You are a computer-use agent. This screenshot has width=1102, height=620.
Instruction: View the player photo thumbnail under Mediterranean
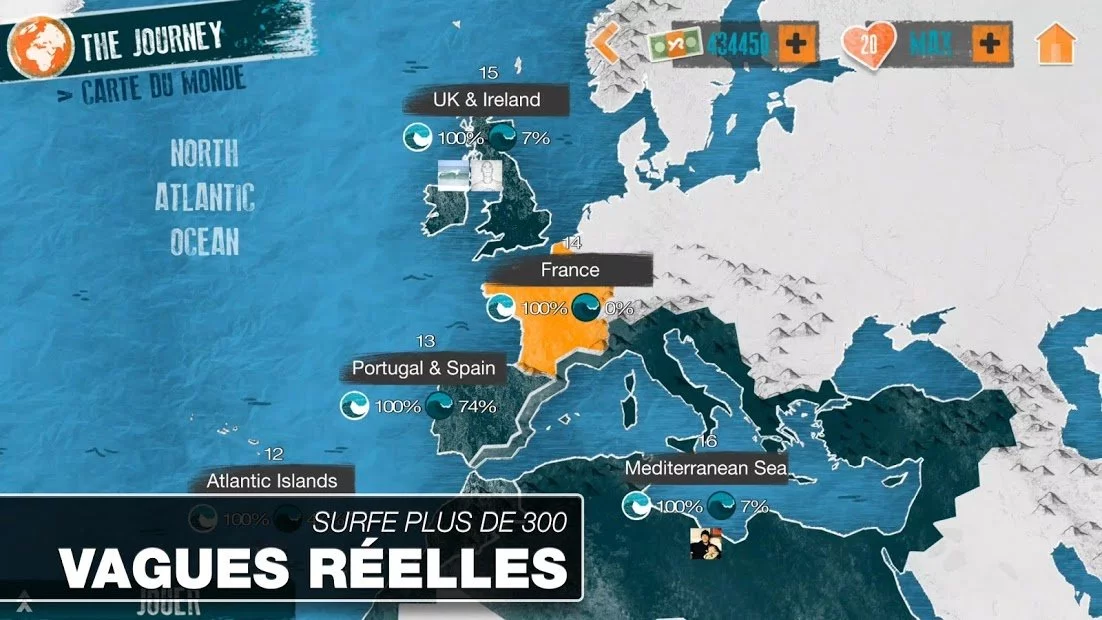(705, 543)
